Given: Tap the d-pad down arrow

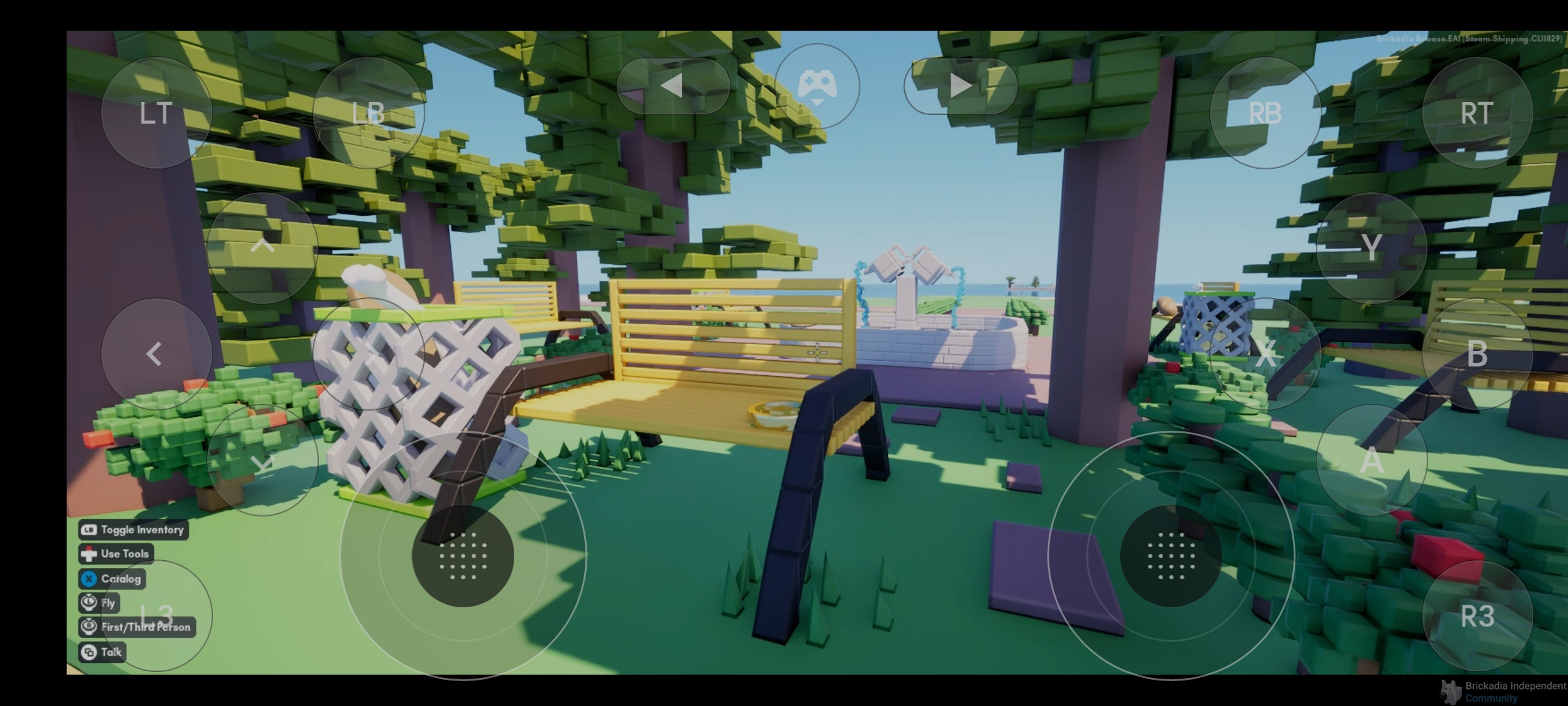Looking at the screenshot, I should pos(263,460).
